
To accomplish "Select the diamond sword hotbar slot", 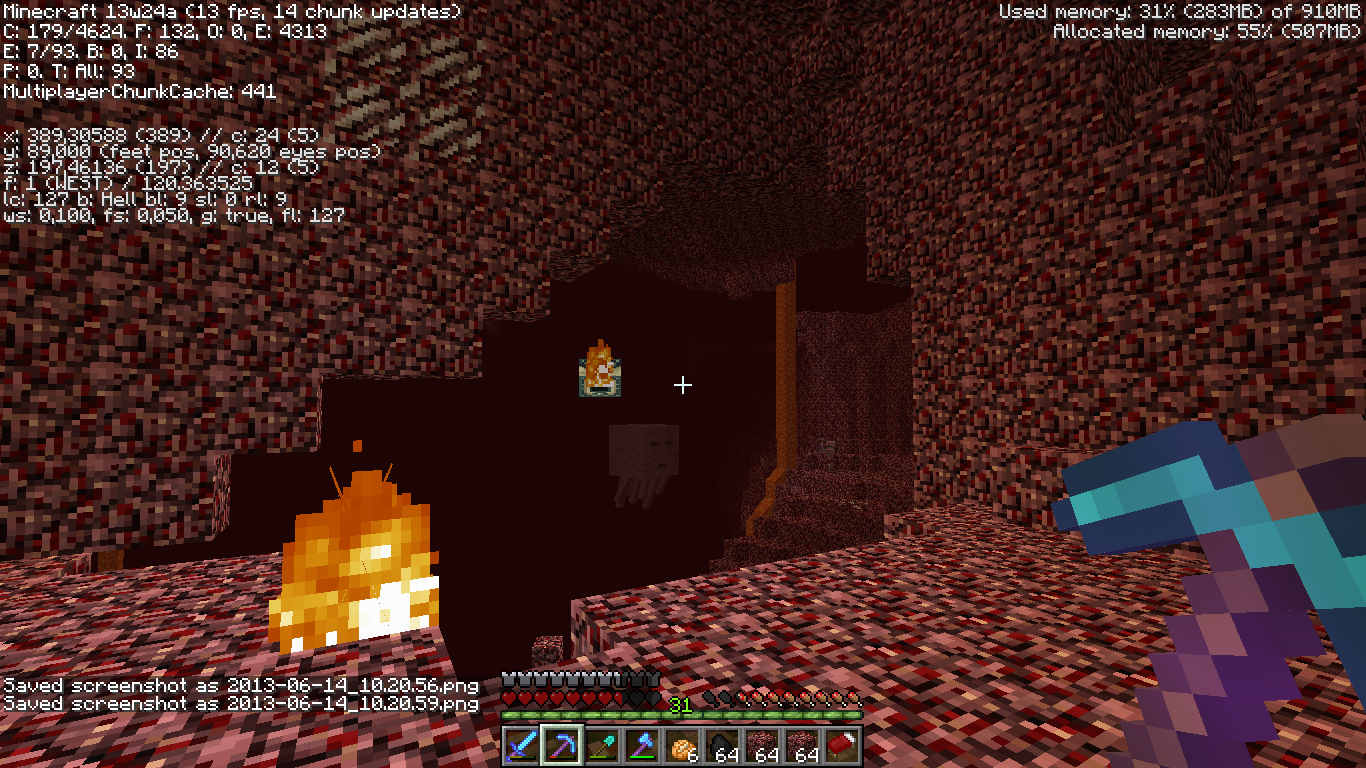I will pyautogui.click(x=522, y=746).
